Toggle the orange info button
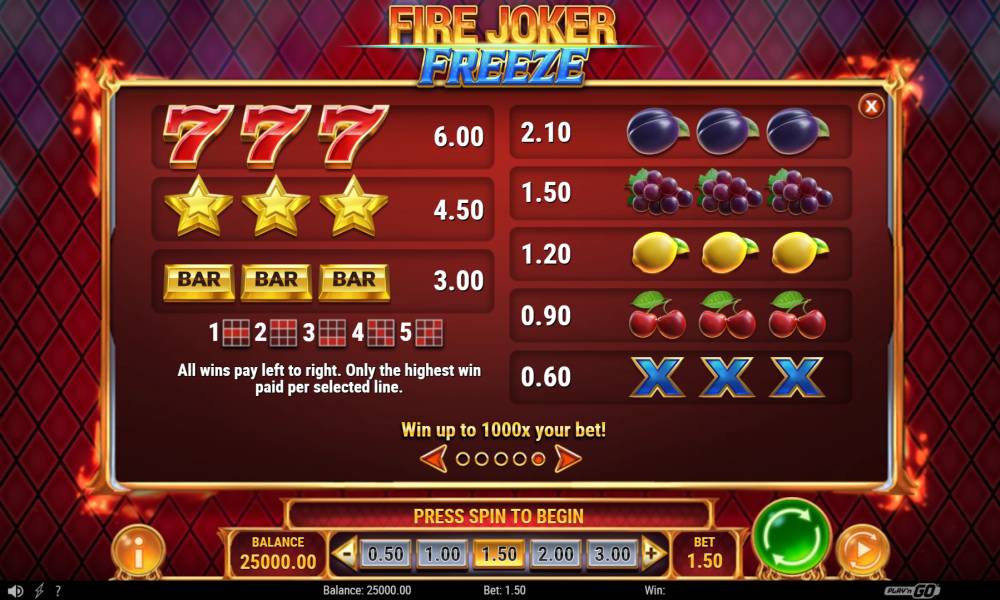The height and width of the screenshot is (600, 1000). click(x=137, y=551)
